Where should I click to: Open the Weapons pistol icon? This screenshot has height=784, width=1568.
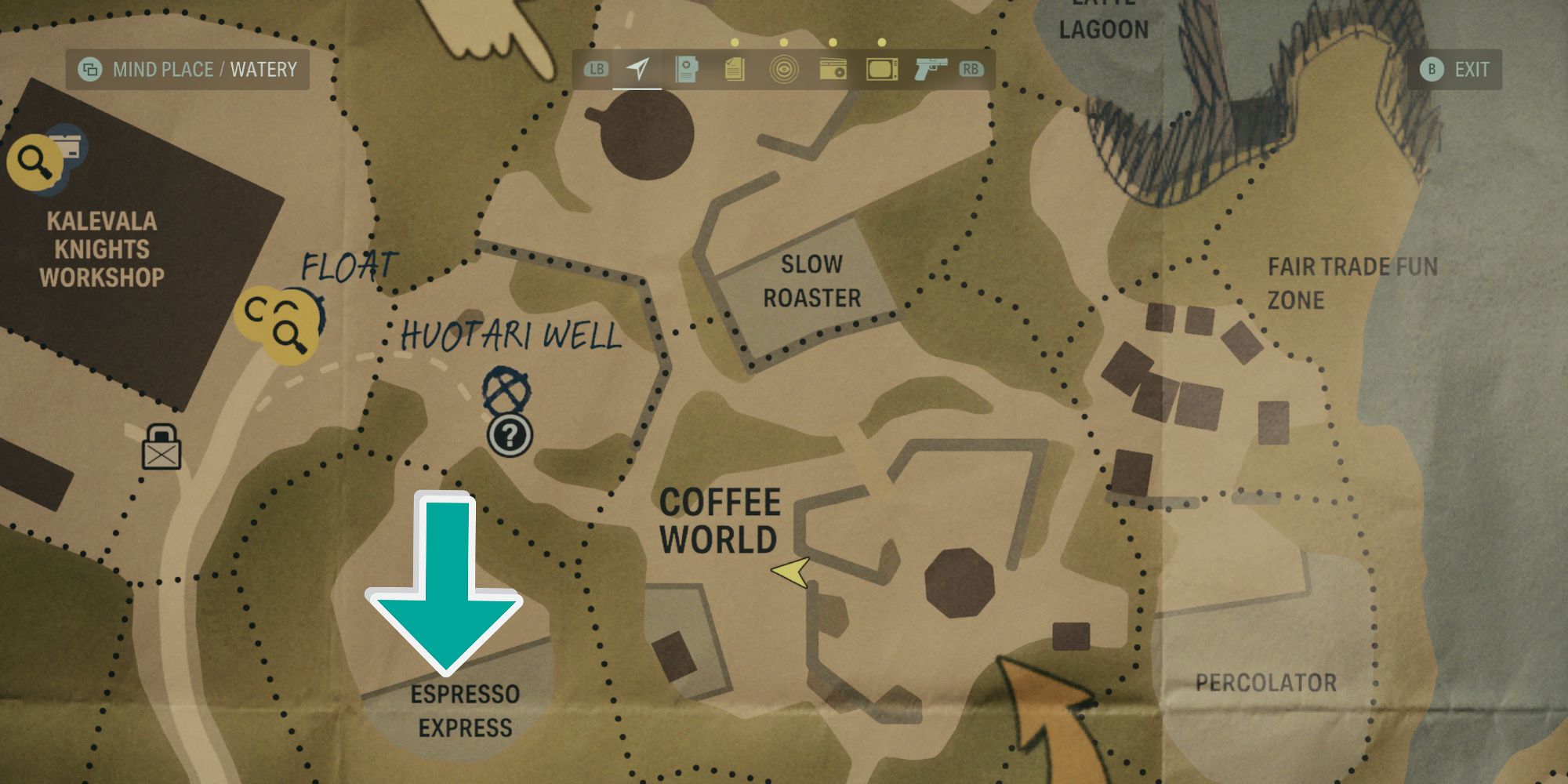(x=930, y=71)
